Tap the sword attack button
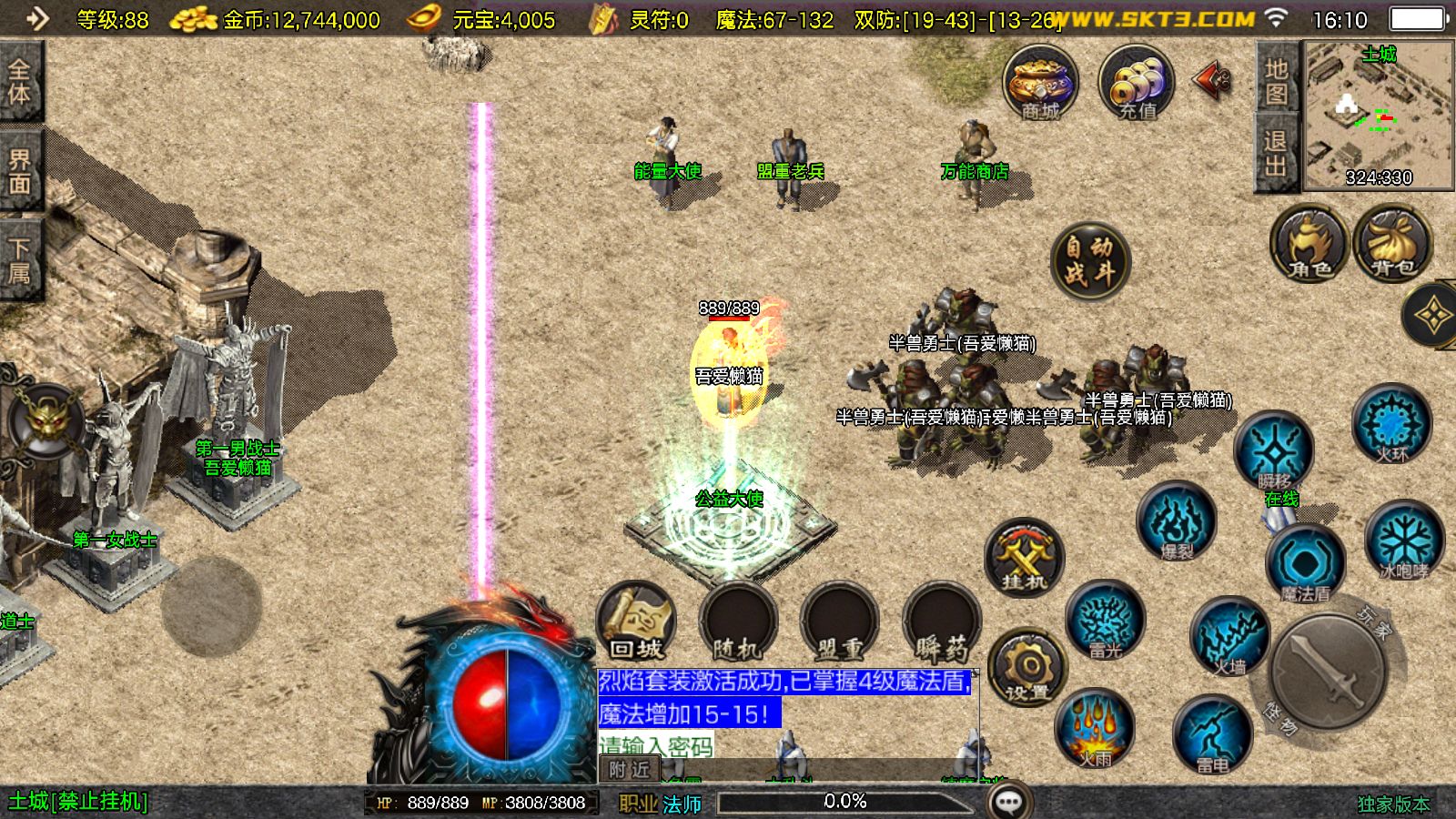The width and height of the screenshot is (1456, 819). (x=1328, y=670)
